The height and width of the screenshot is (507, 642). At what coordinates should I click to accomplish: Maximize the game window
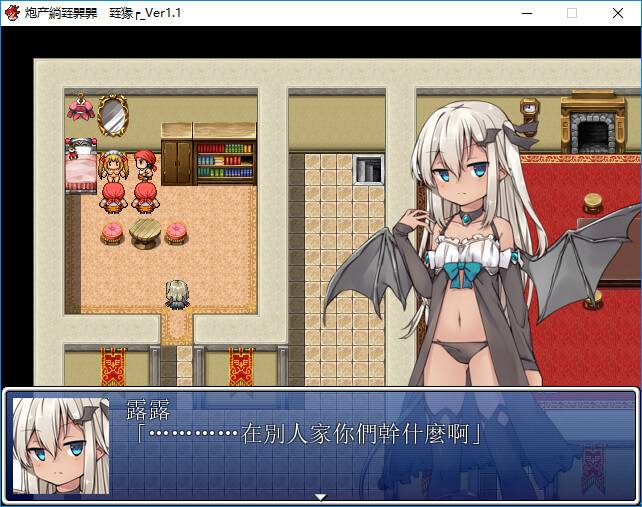(572, 13)
